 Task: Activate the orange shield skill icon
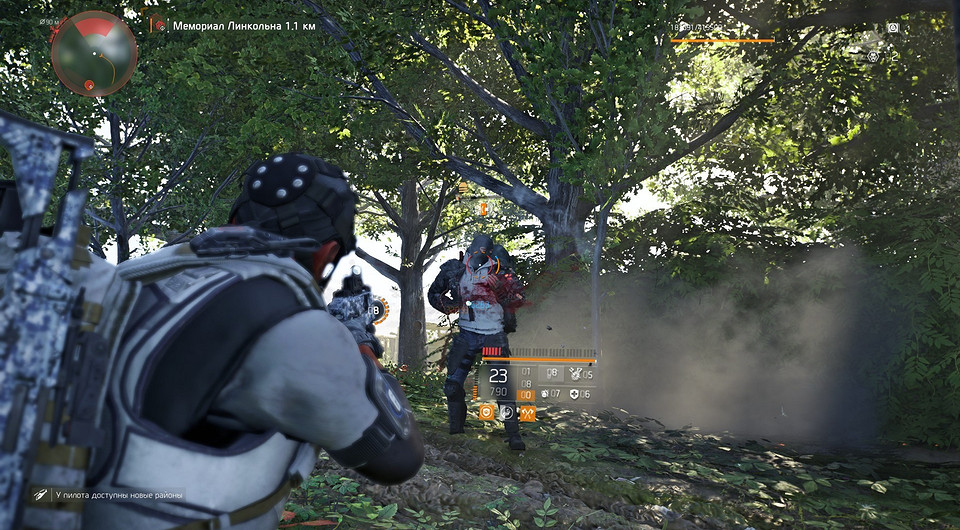pos(487,412)
